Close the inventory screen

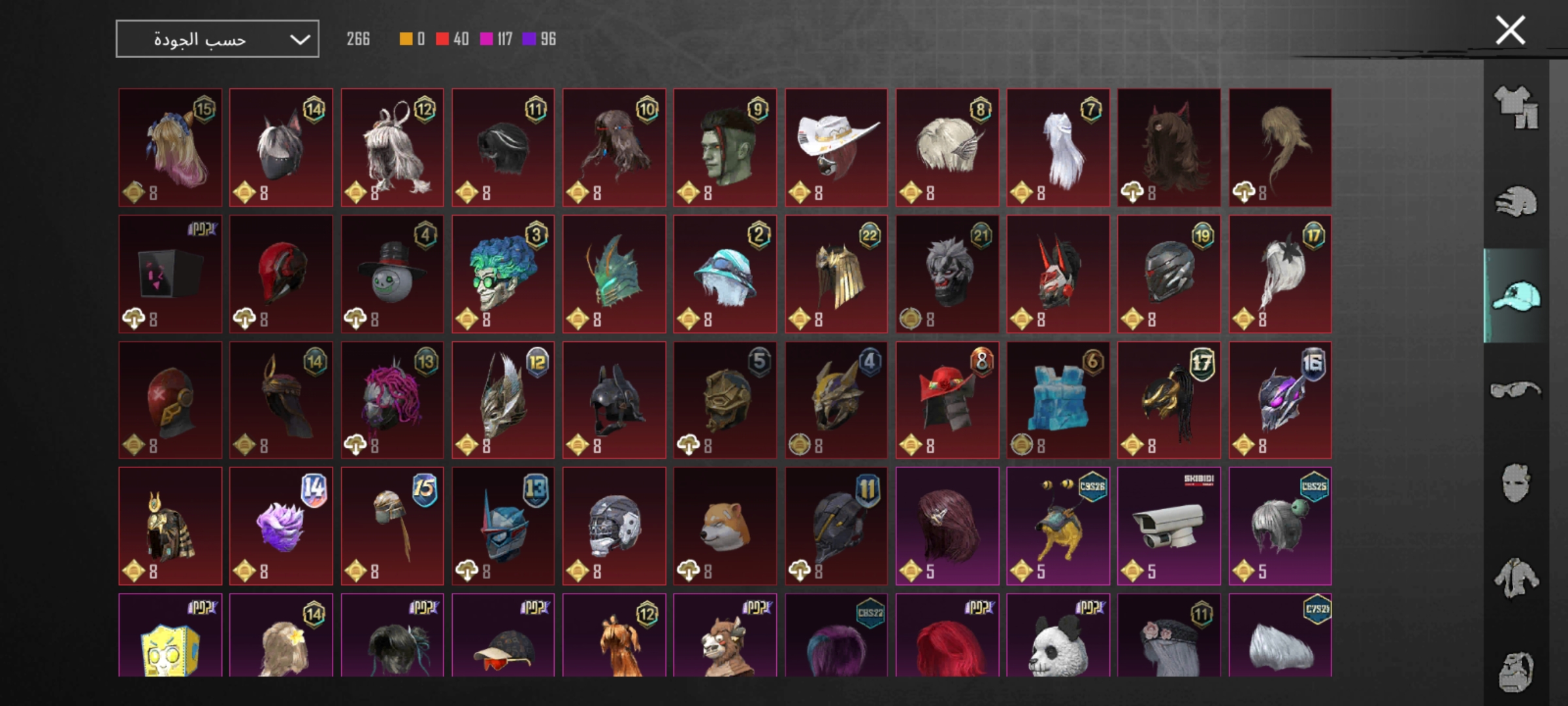(1510, 31)
